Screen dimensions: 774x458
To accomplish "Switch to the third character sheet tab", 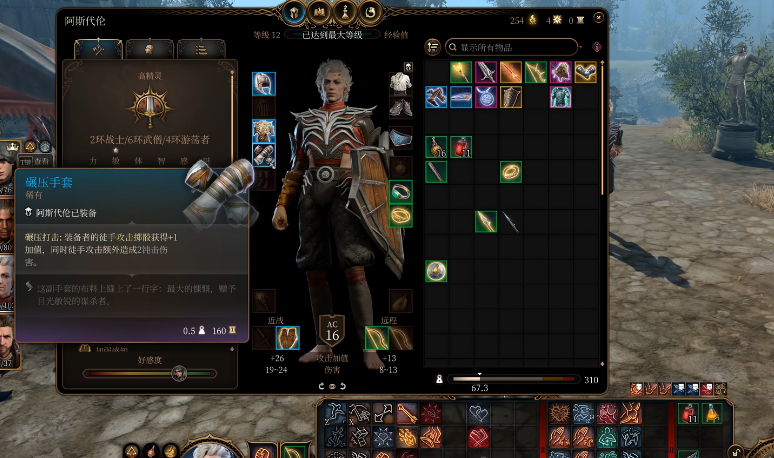I will pyautogui.click(x=201, y=48).
